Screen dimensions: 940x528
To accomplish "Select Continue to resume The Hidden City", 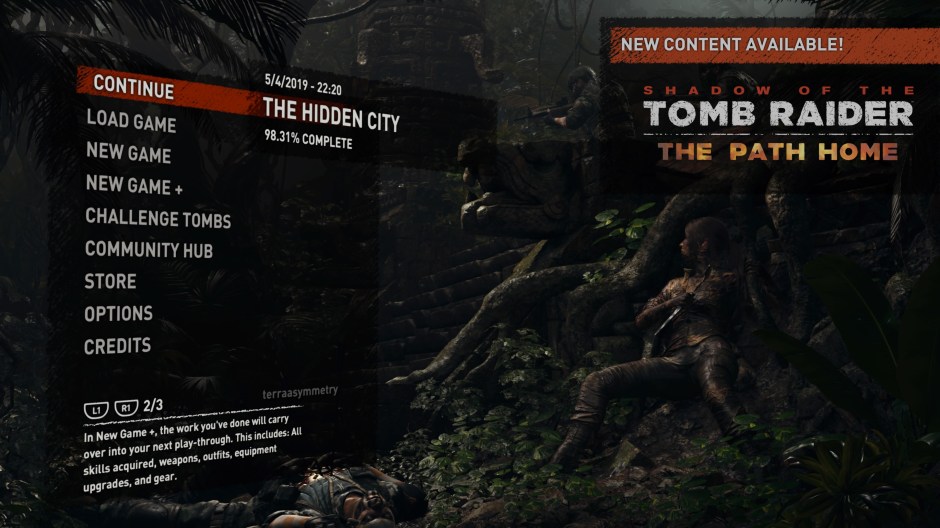I will pyautogui.click(x=134, y=87).
